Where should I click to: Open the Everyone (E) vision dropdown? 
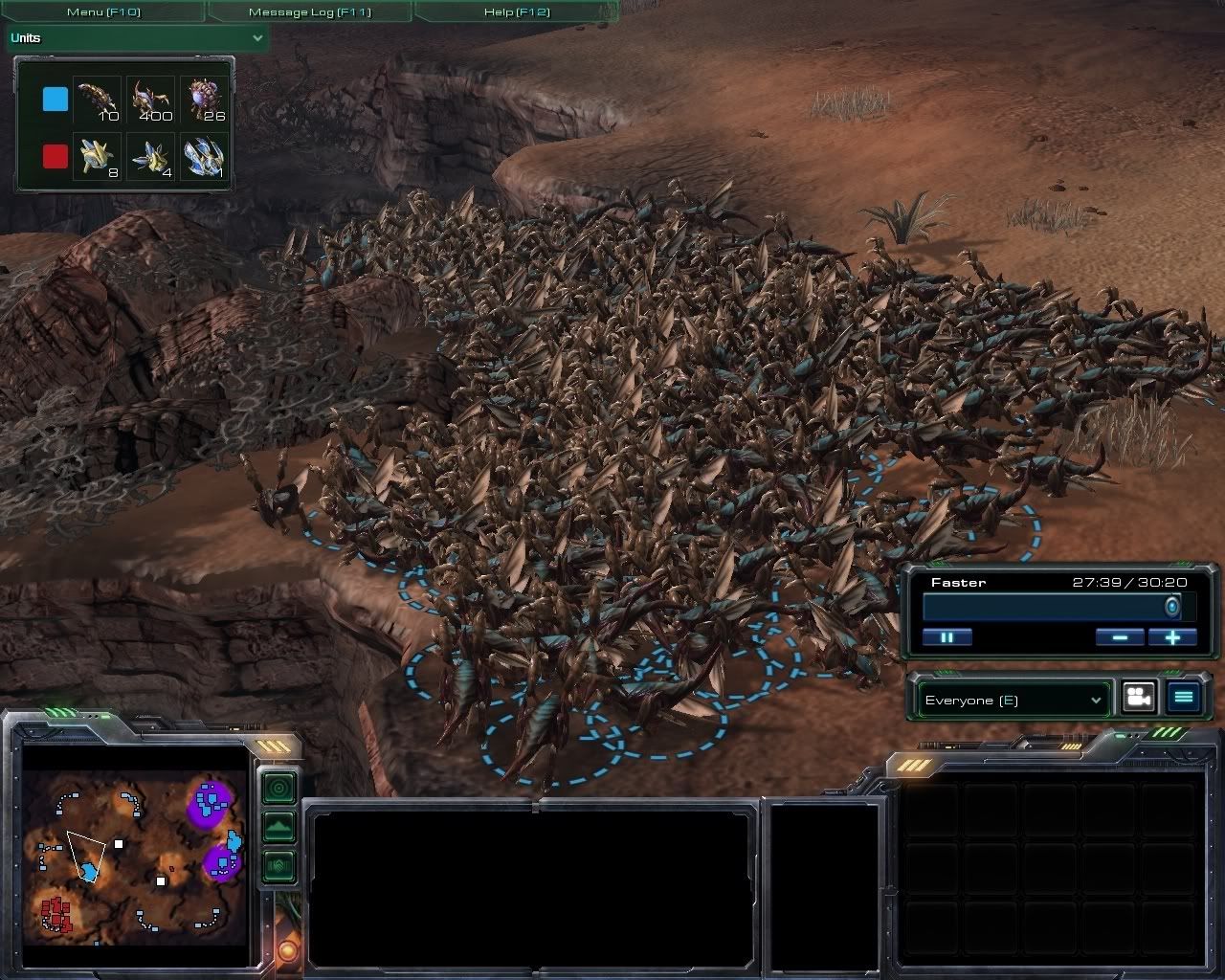click(1013, 701)
